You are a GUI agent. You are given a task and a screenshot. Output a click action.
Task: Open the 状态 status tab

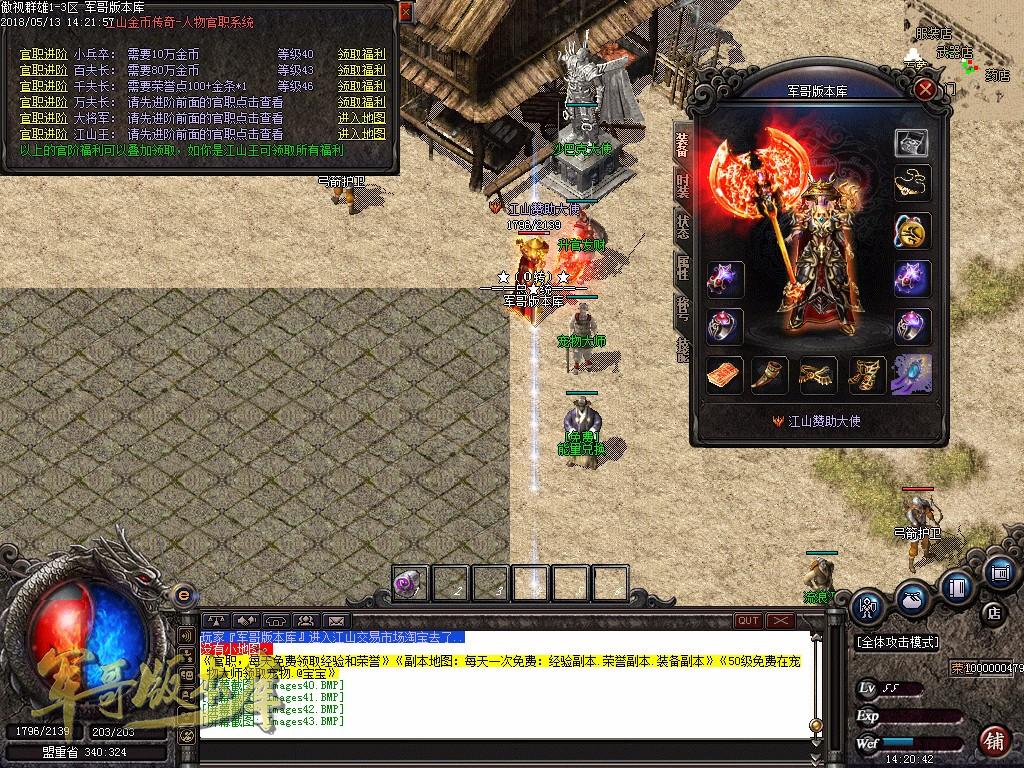(683, 225)
